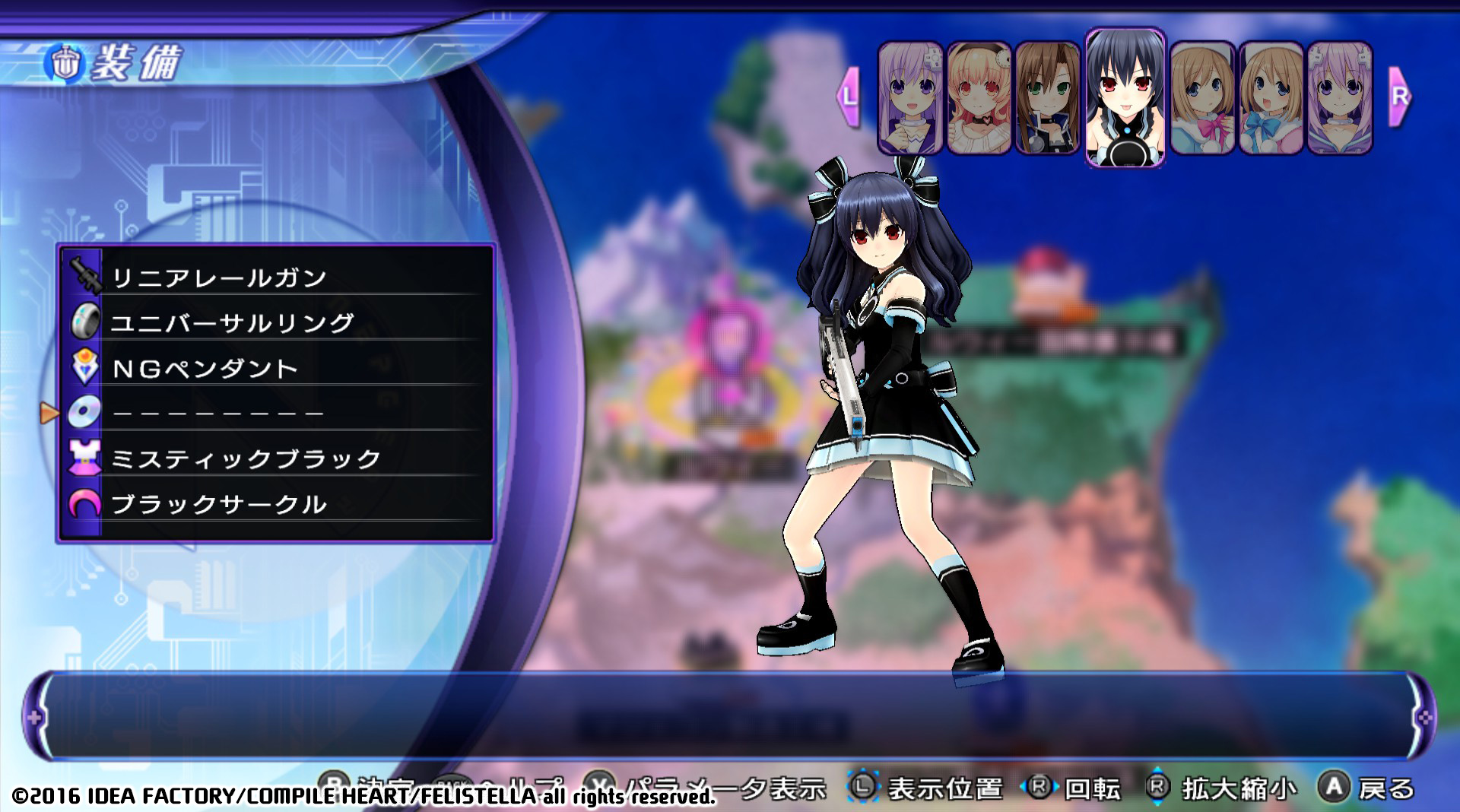This screenshot has width=1460, height=812.
Task: Click the left L arrow to switch characters
Action: tap(846, 97)
